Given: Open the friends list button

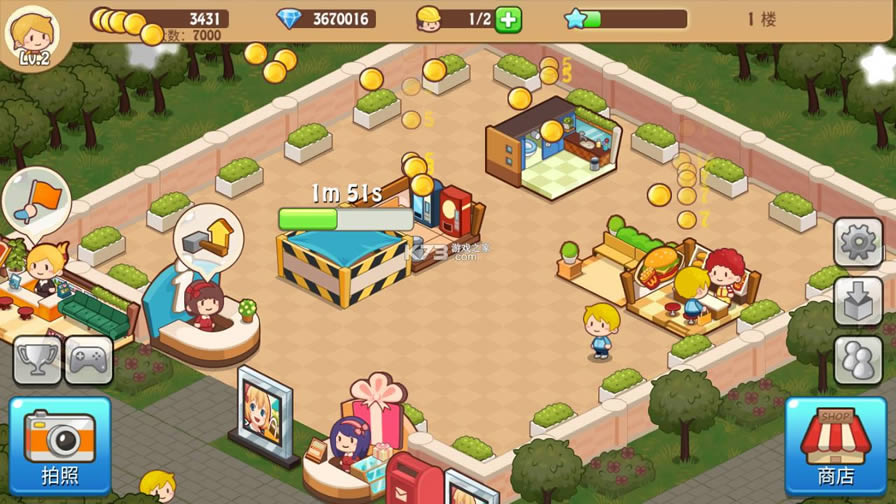Looking at the screenshot, I should click(857, 360).
